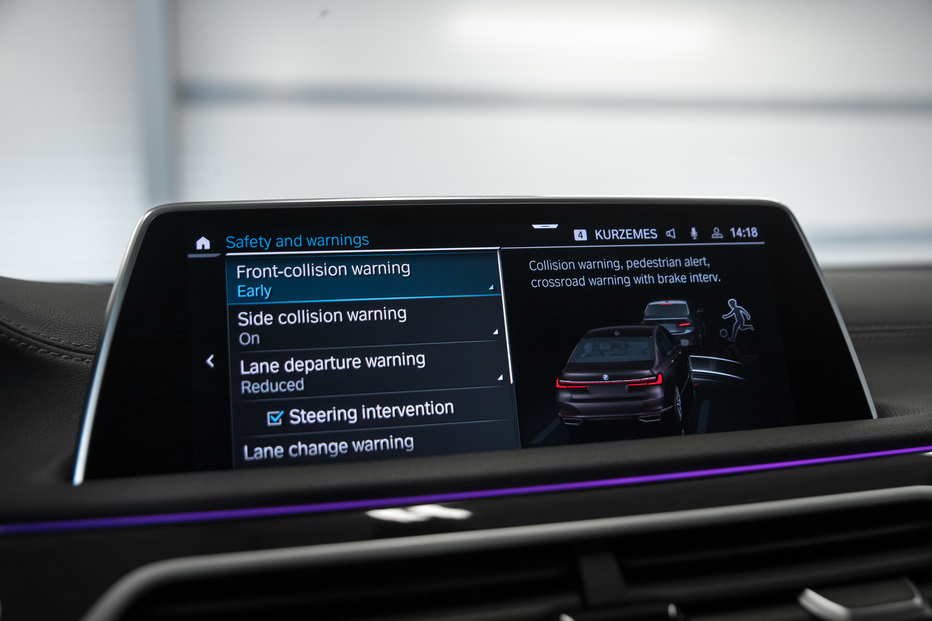Screen dimensions: 932x621
Task: Go to the home screen icon
Action: click(203, 243)
